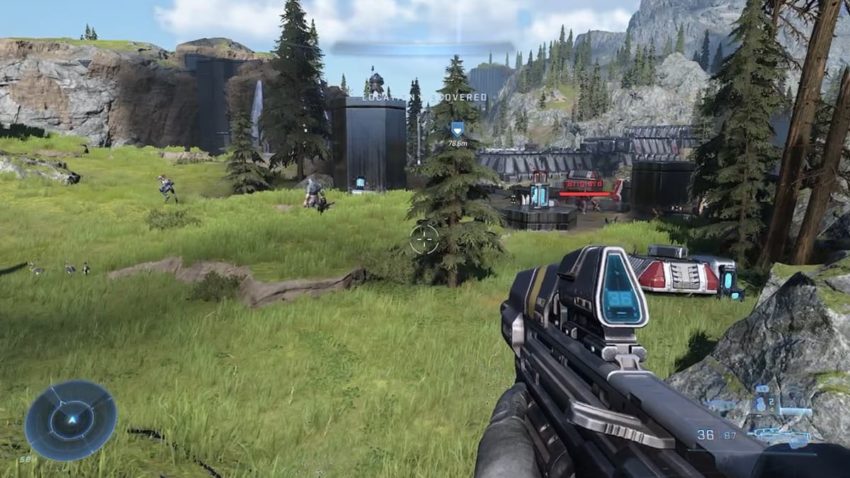Choose the grenade icon showing count 2
The height and width of the screenshot is (478, 850).
pyautogui.click(x=763, y=403)
